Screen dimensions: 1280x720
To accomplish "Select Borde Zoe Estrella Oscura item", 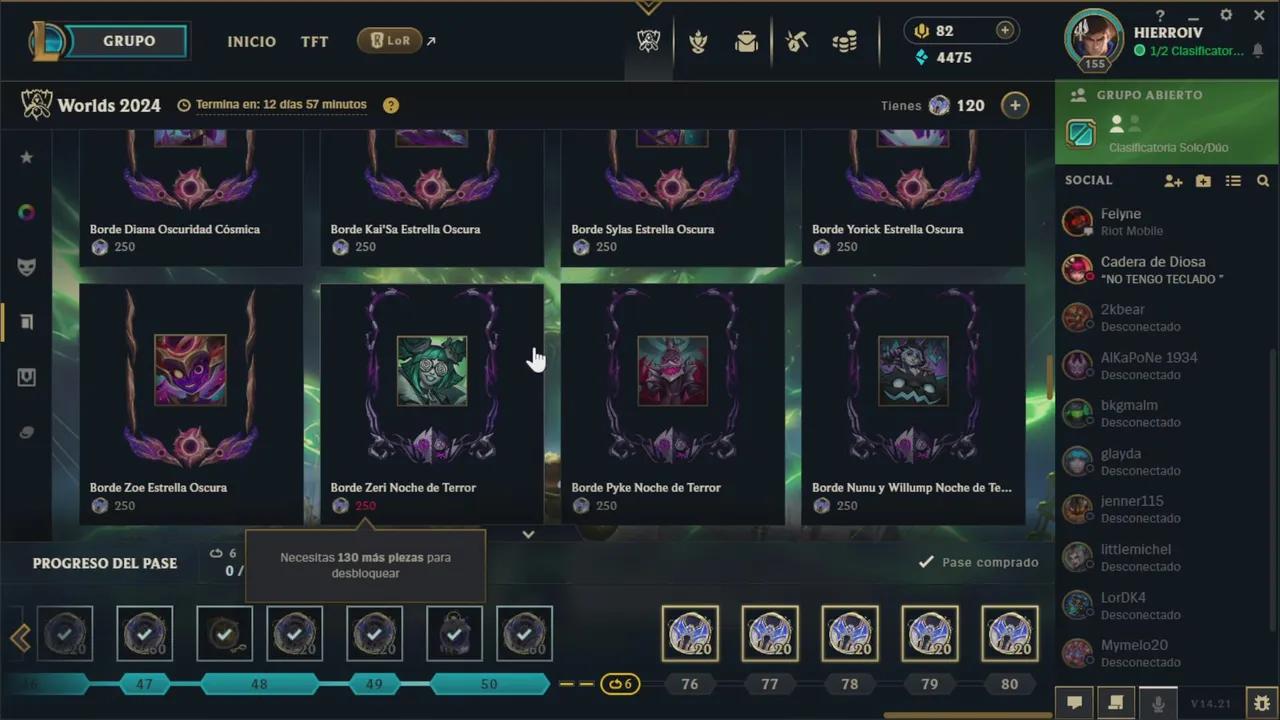I will (191, 400).
